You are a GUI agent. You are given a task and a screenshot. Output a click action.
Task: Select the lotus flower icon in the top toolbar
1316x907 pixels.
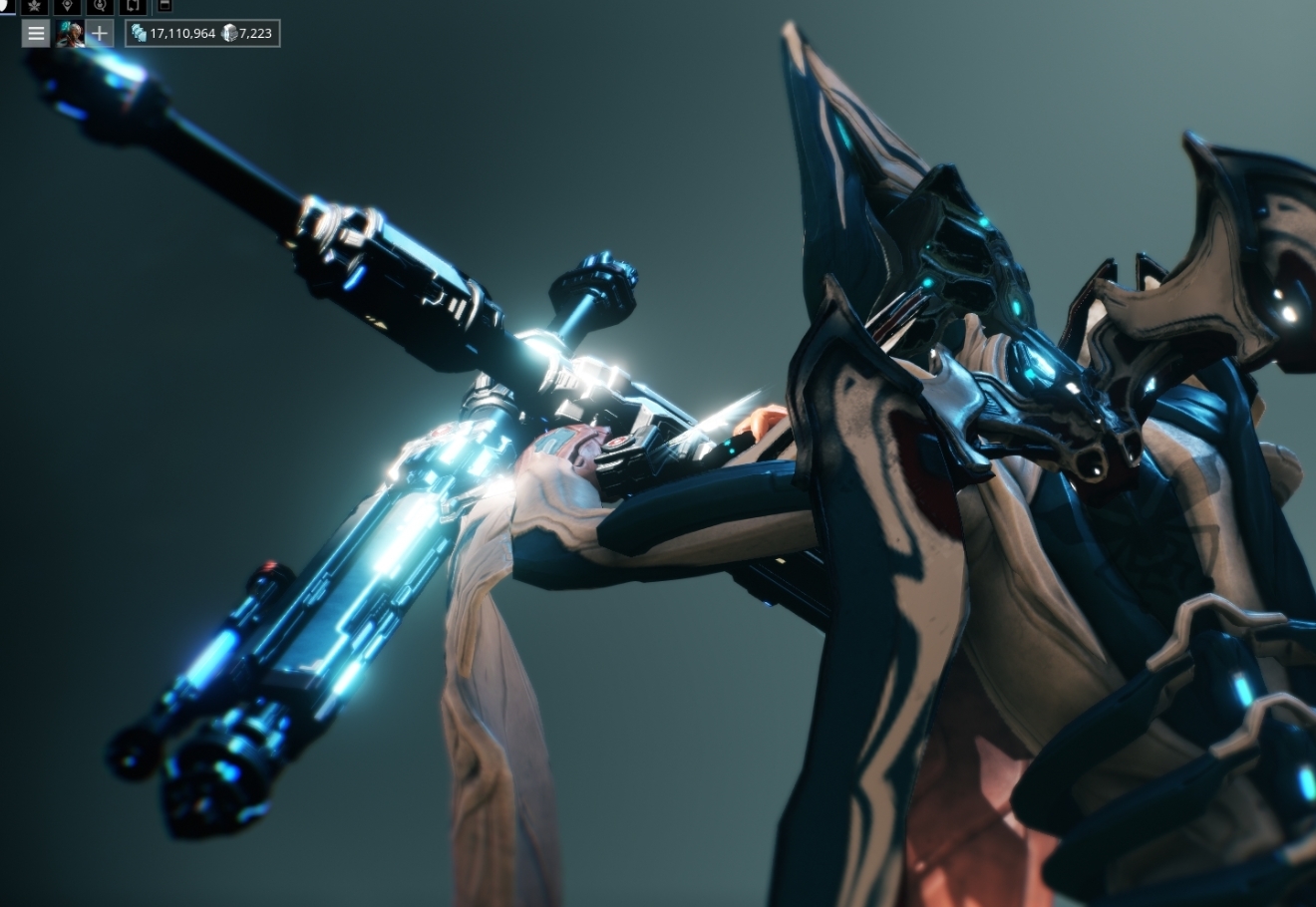tap(34, 7)
